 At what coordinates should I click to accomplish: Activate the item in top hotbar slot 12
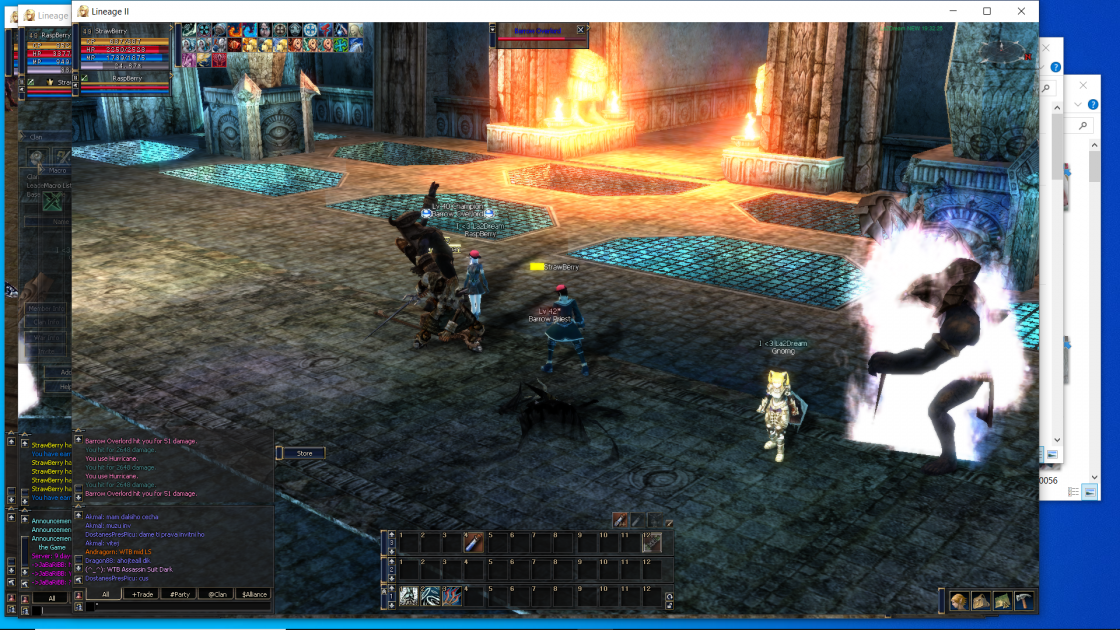(x=652, y=543)
